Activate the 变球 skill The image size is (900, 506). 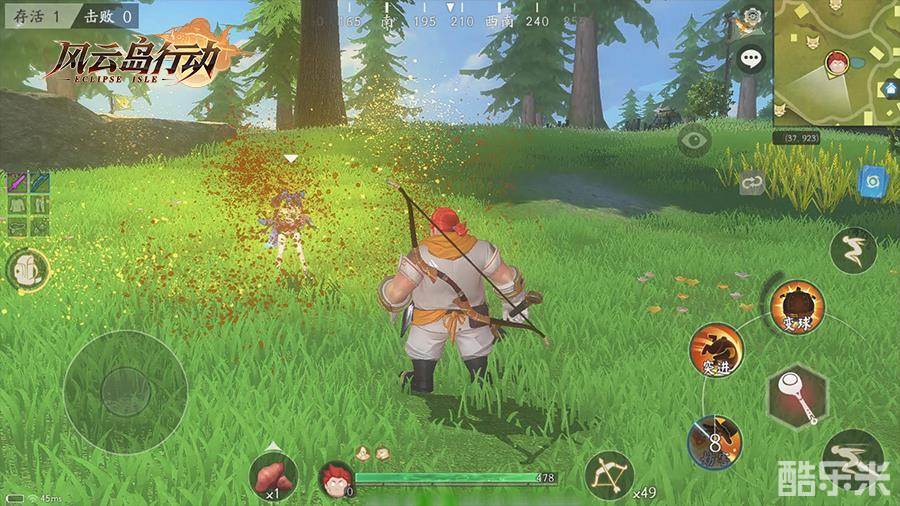798,307
